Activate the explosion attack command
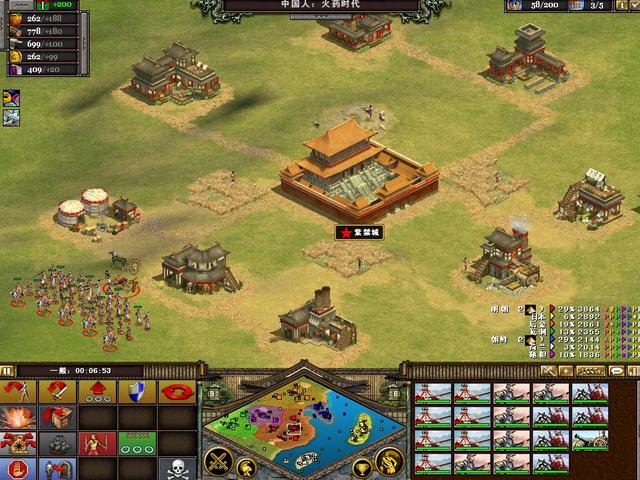This screenshot has height=480, width=640. [x=16, y=417]
